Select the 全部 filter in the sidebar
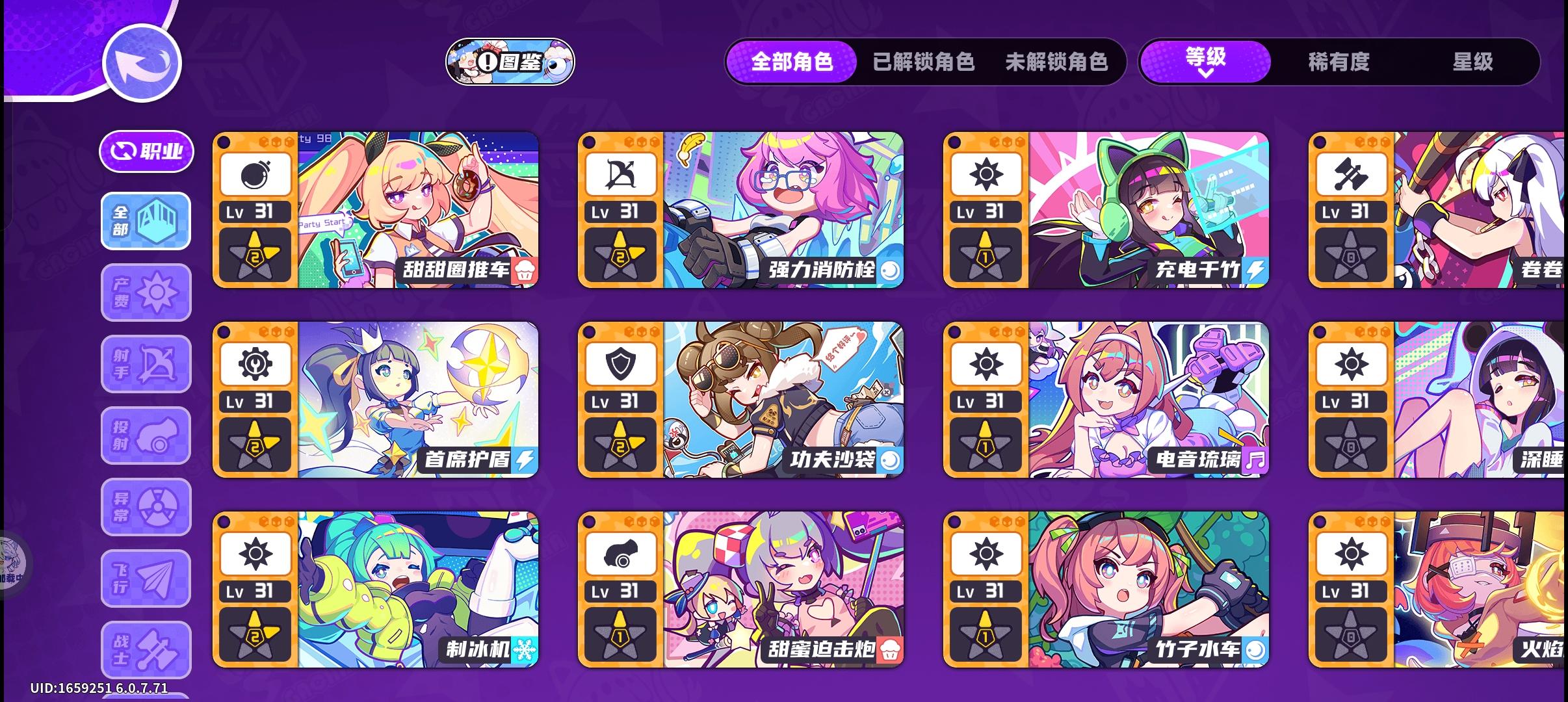The image size is (1568, 702). [146, 220]
